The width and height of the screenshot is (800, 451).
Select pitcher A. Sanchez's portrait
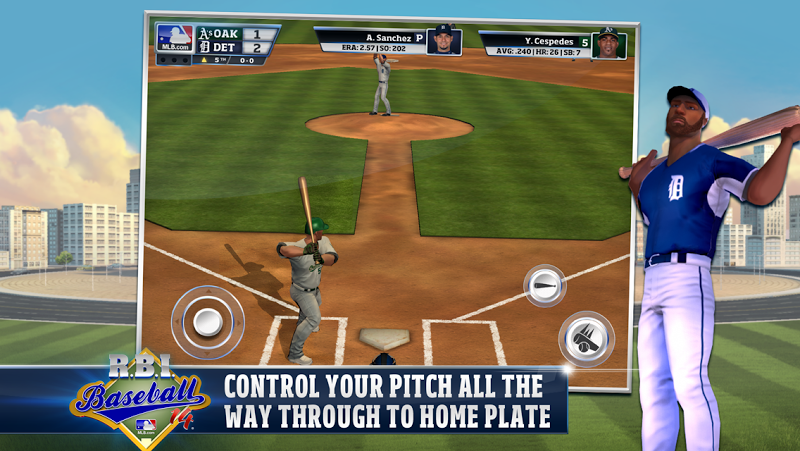coord(443,41)
